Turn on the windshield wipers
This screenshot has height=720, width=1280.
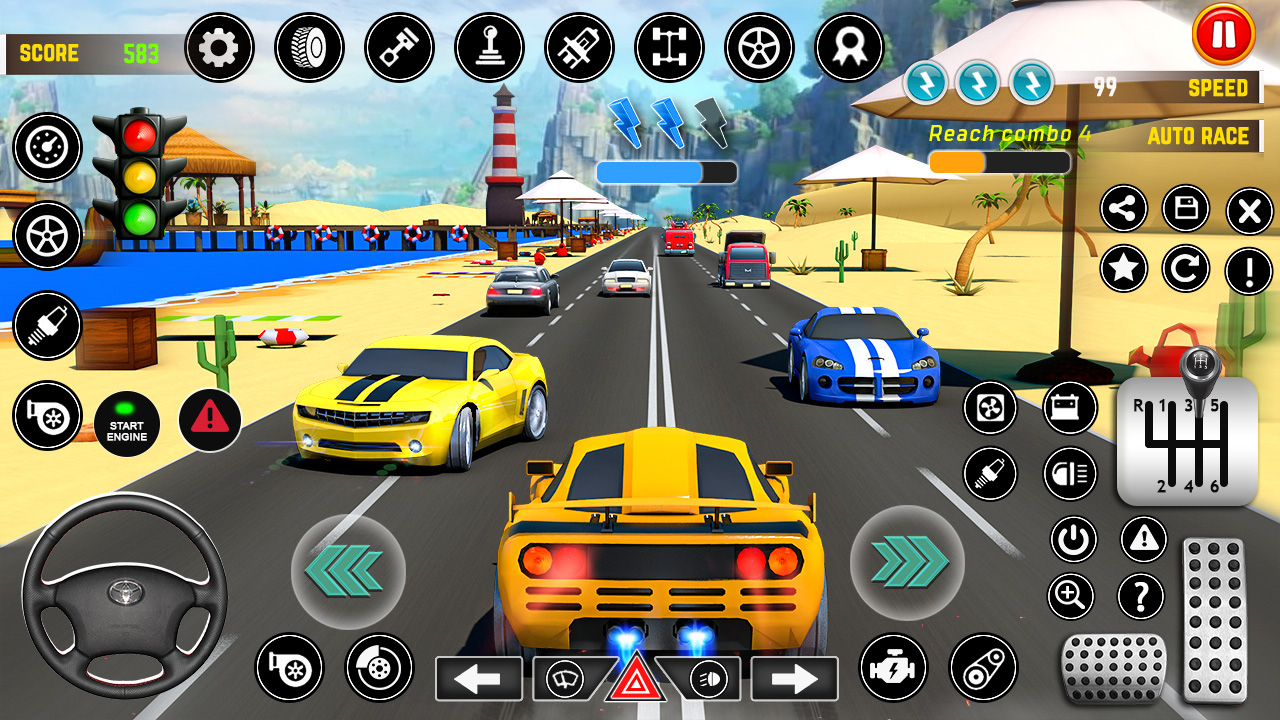tap(565, 680)
